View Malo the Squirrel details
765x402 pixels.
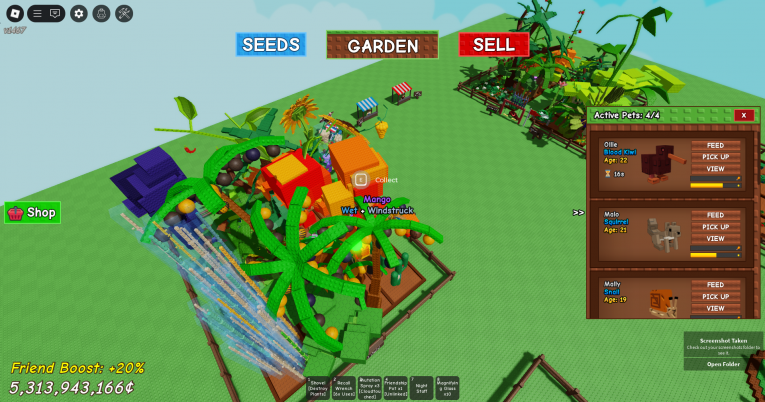pos(715,239)
